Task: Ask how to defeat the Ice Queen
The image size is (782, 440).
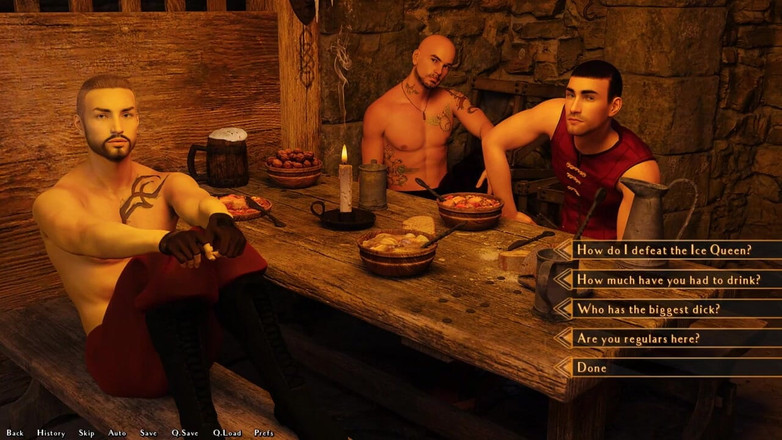Action: coord(664,250)
